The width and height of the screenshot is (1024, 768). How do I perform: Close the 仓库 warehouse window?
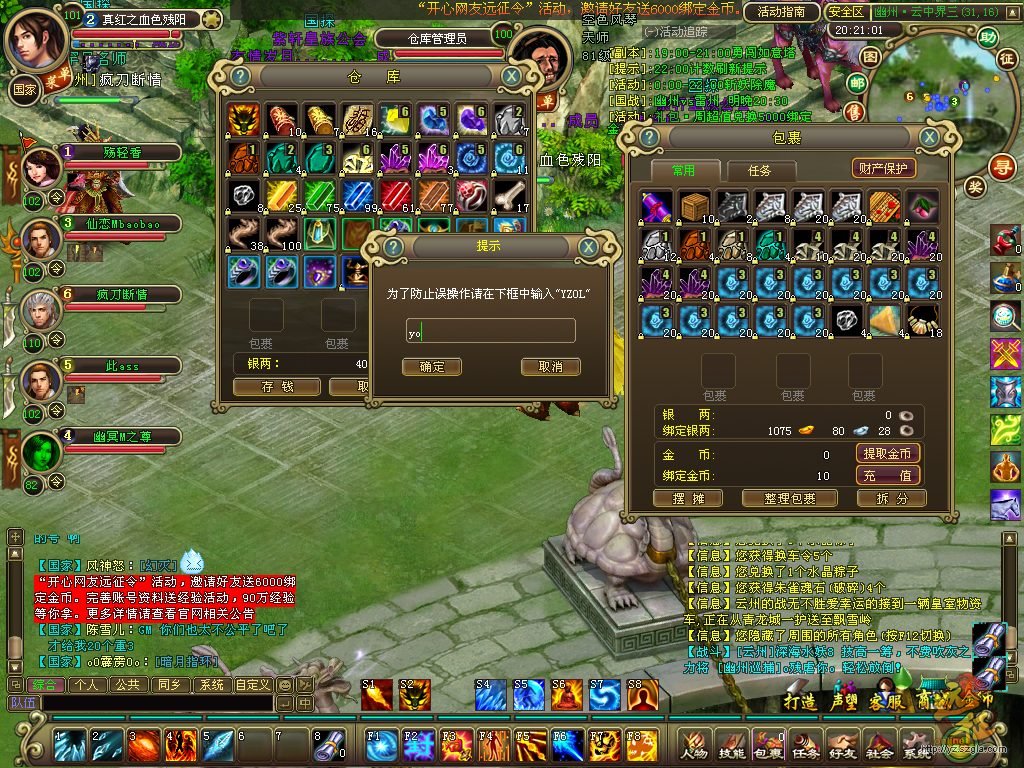(x=511, y=76)
